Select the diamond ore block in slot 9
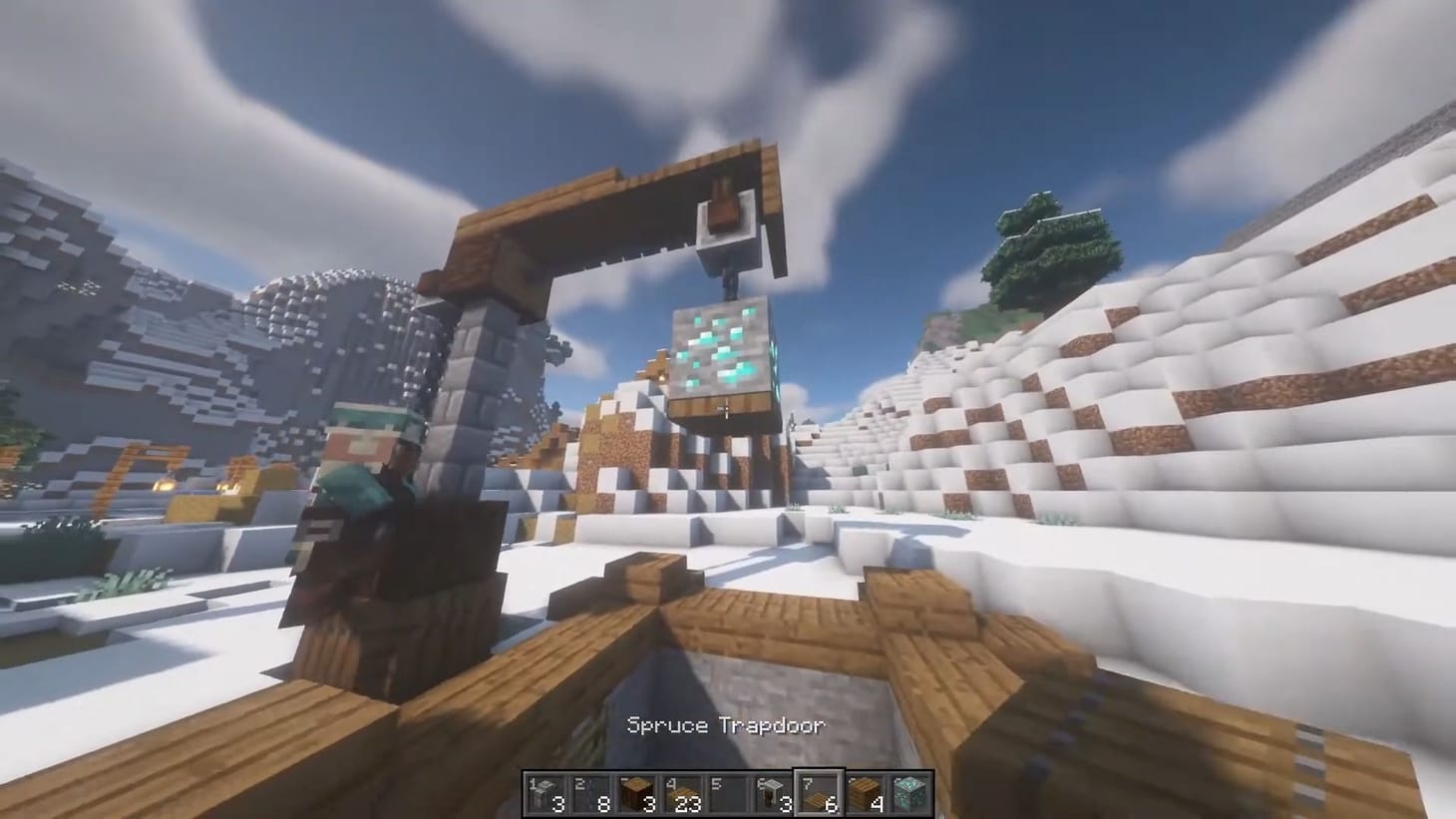This screenshot has width=1456, height=819. point(910,793)
